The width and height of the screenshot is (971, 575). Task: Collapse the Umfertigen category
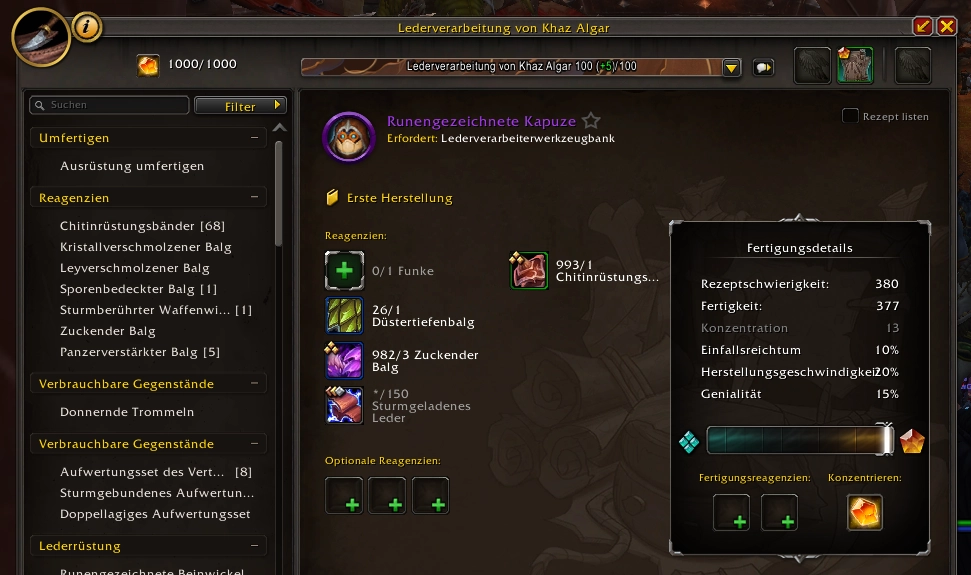click(256, 138)
